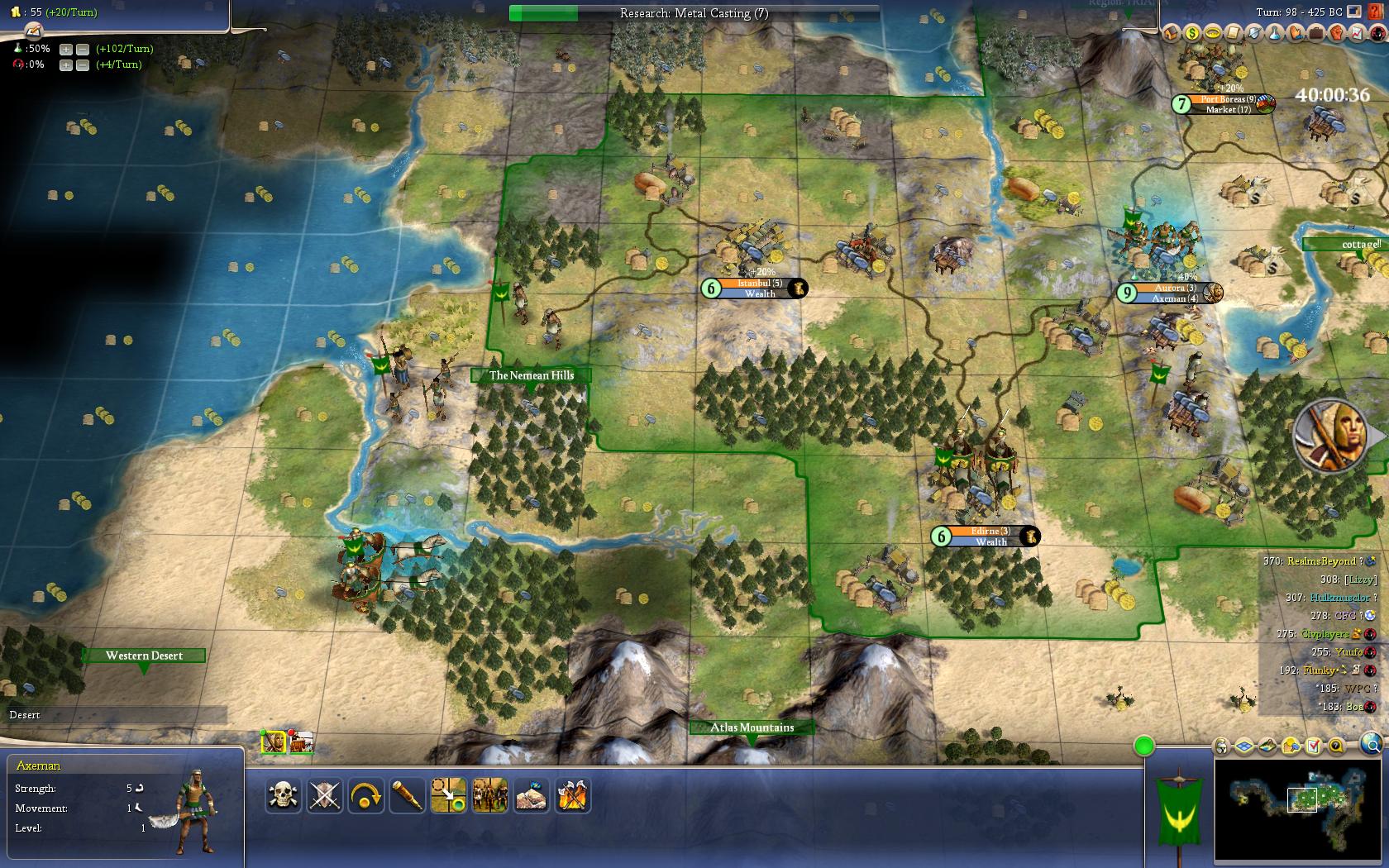Open the Civilopedia red question mark book
The width and height of the screenshot is (1389, 868).
pyautogui.click(x=1374, y=12)
